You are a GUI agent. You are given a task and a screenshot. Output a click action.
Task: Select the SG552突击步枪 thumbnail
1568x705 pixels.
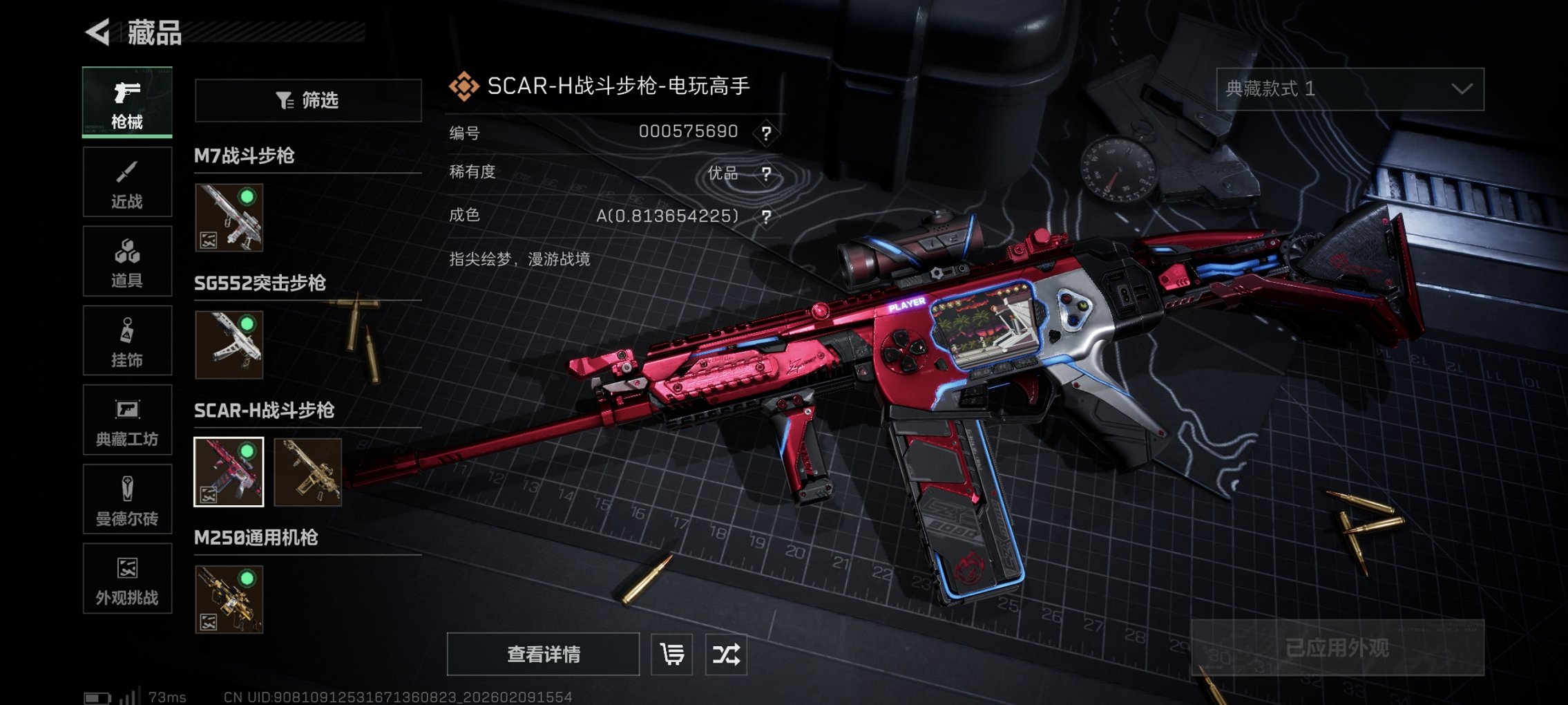(229, 346)
